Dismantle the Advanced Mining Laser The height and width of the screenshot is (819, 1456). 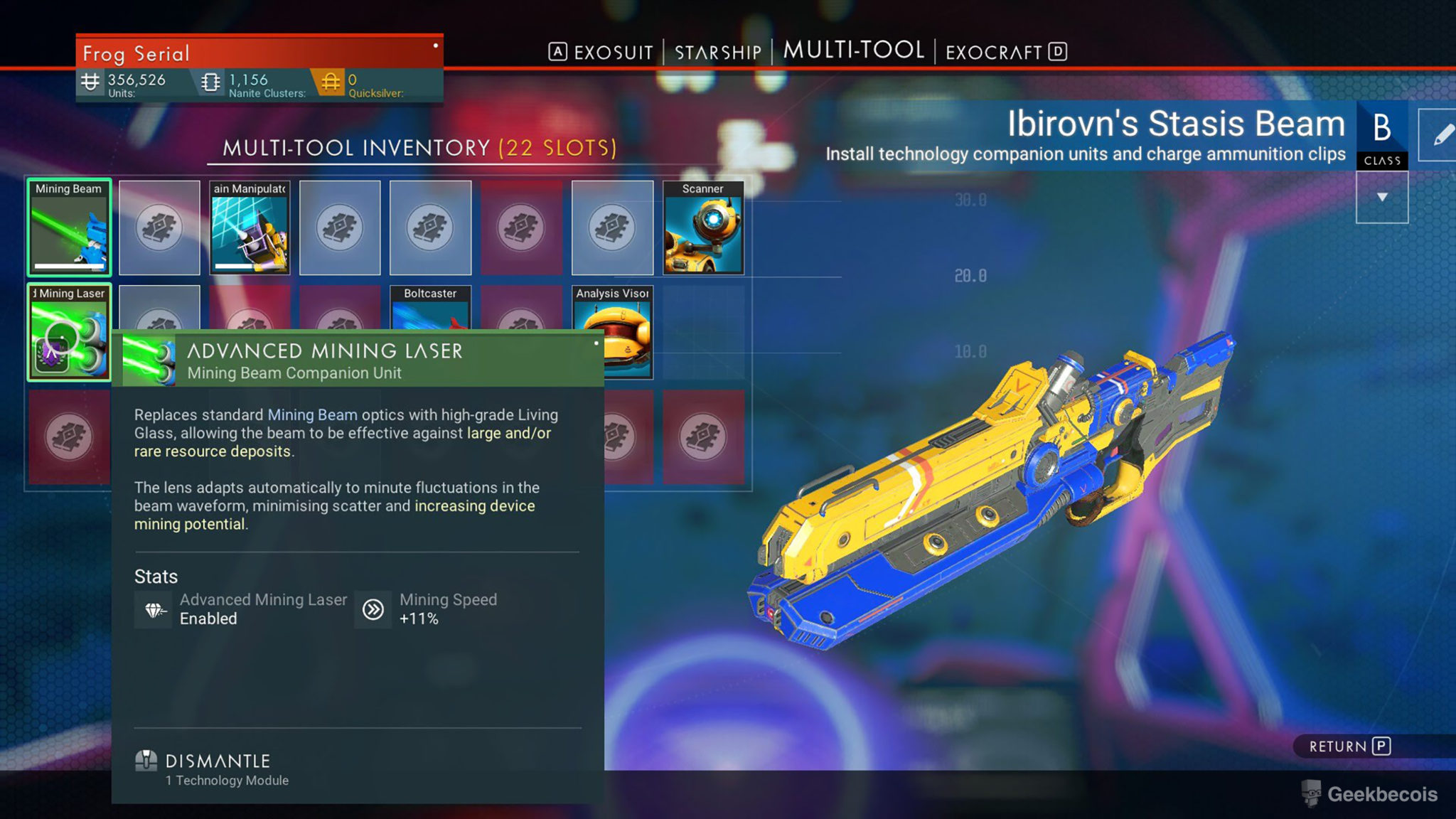pyautogui.click(x=217, y=762)
